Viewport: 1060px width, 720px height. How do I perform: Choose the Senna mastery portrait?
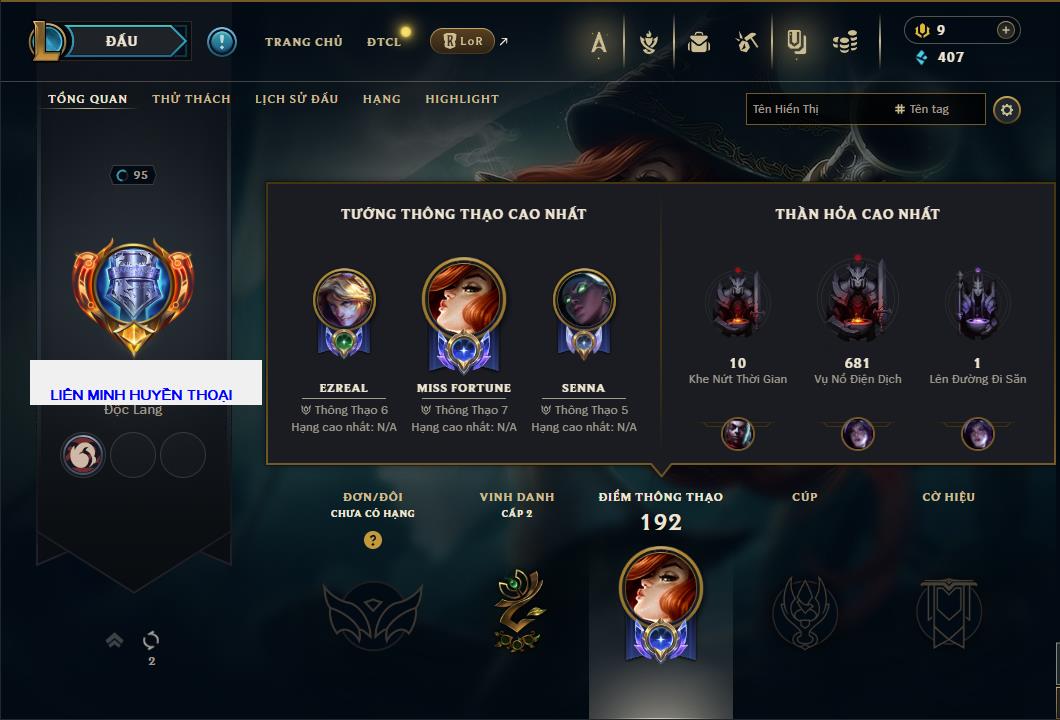point(583,300)
